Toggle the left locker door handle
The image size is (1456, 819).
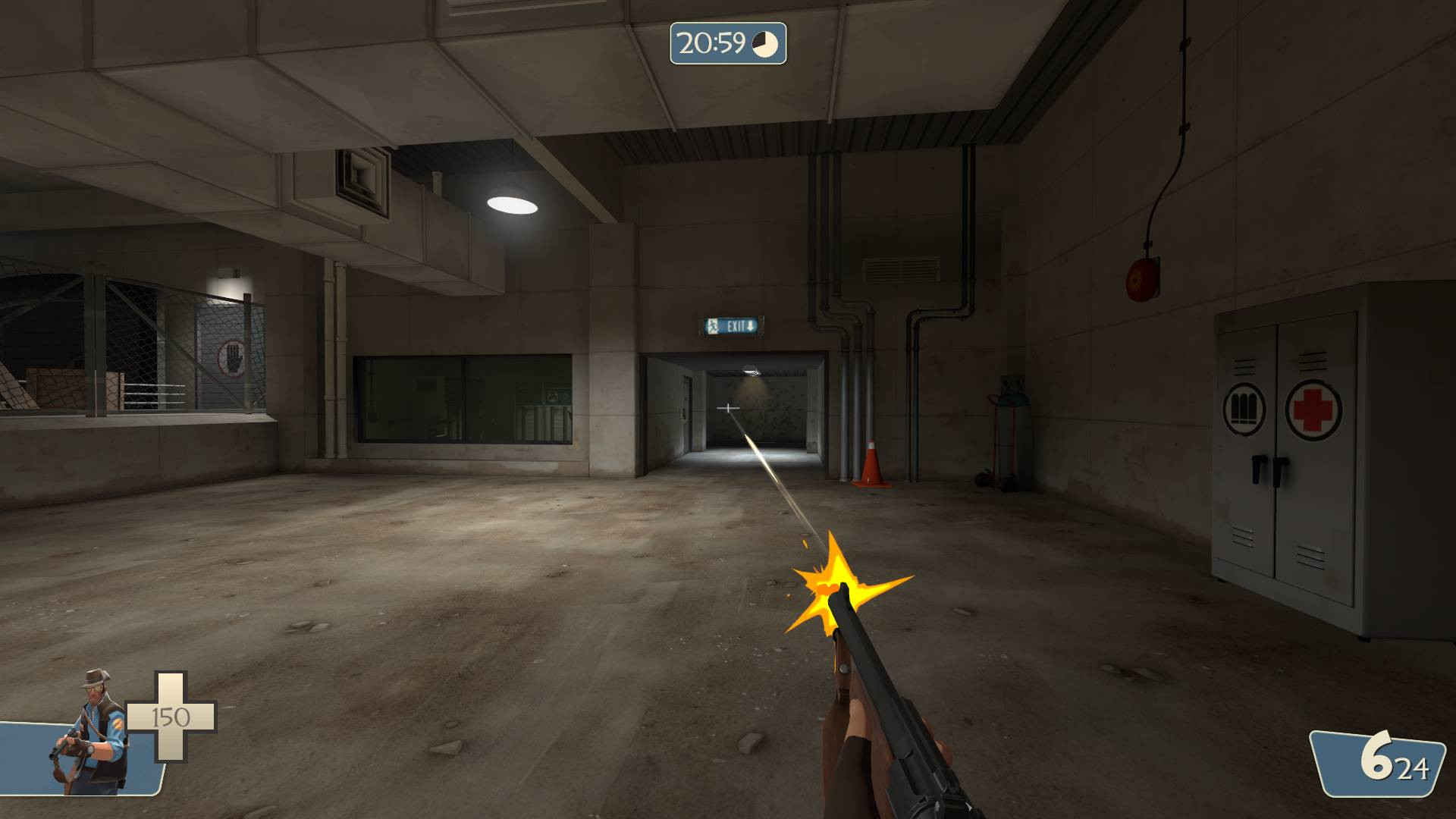pos(1259,470)
